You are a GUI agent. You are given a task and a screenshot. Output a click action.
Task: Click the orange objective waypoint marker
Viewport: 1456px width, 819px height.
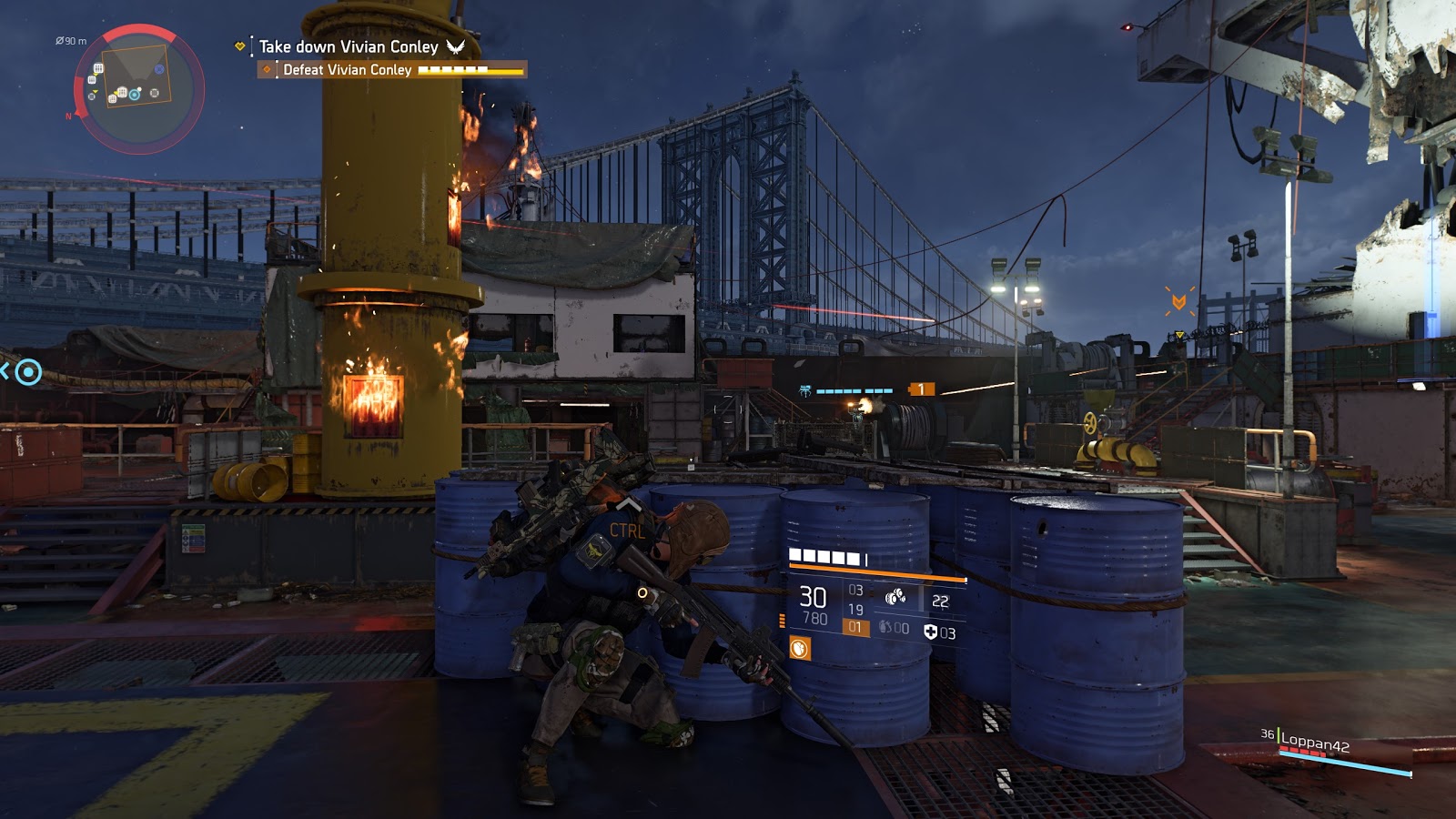pos(1178,301)
